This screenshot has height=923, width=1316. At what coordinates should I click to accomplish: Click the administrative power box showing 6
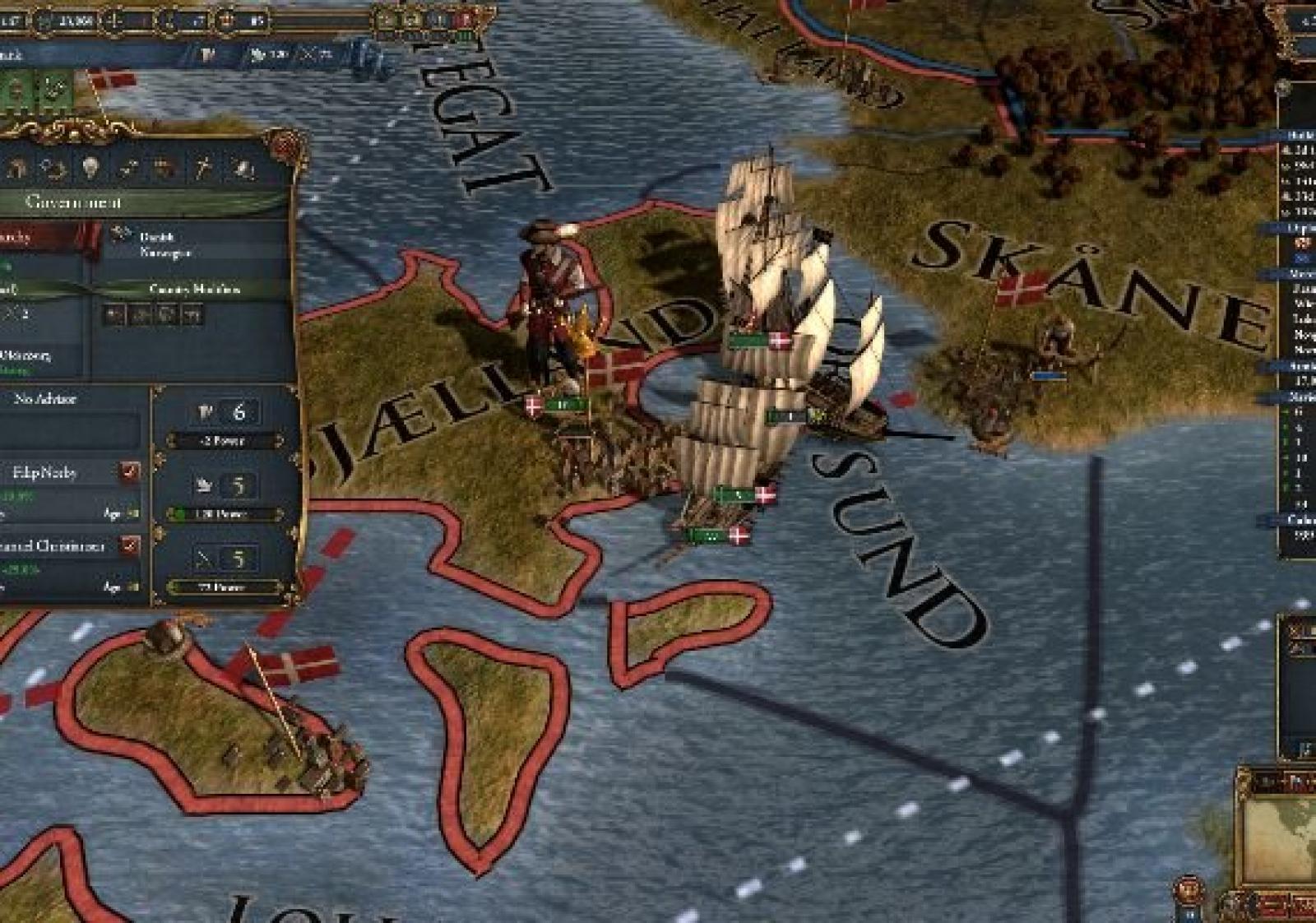pyautogui.click(x=224, y=412)
